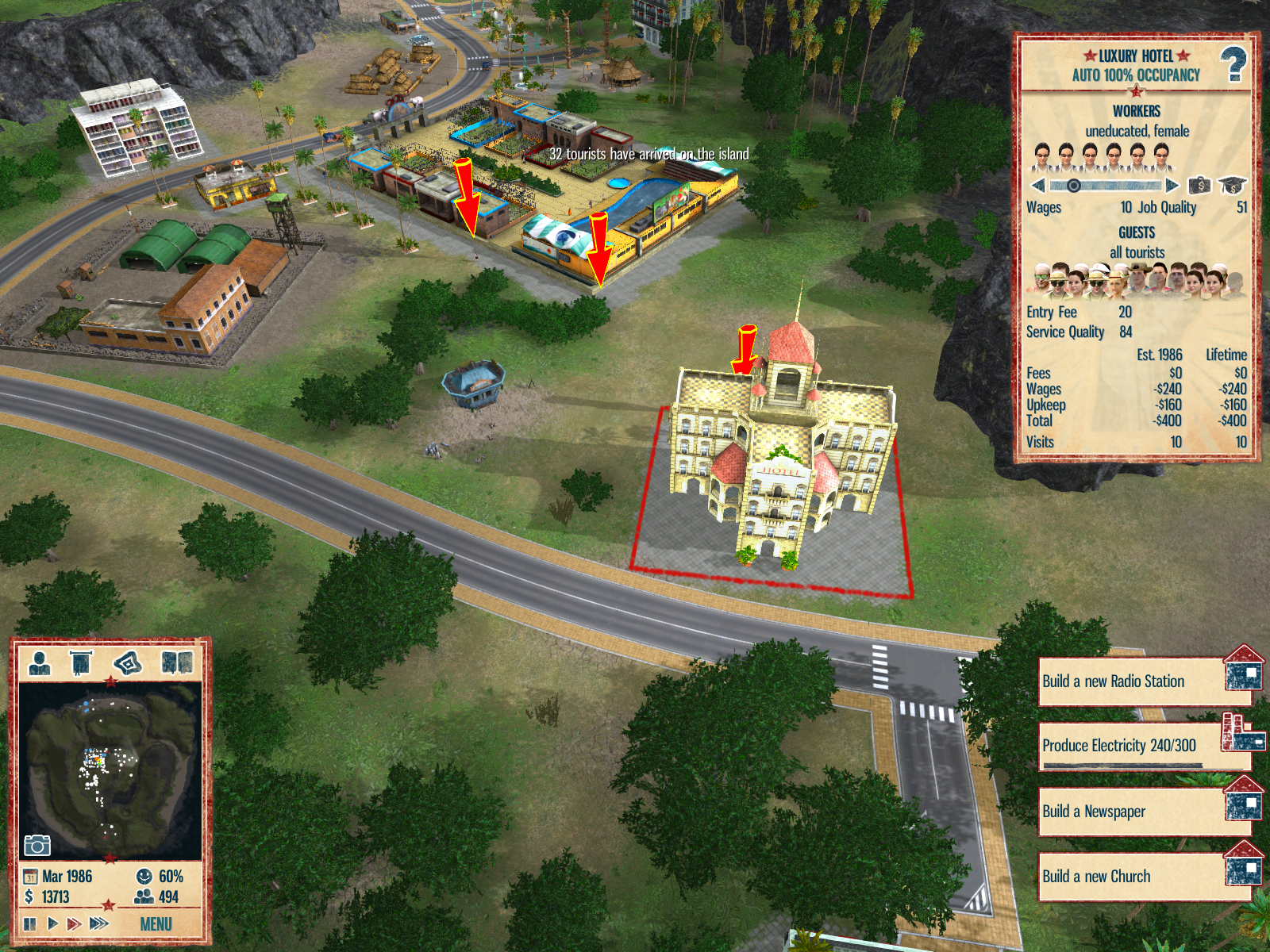Click the wages slider handle
This screenshot has width=1270, height=952.
pyautogui.click(x=1073, y=186)
